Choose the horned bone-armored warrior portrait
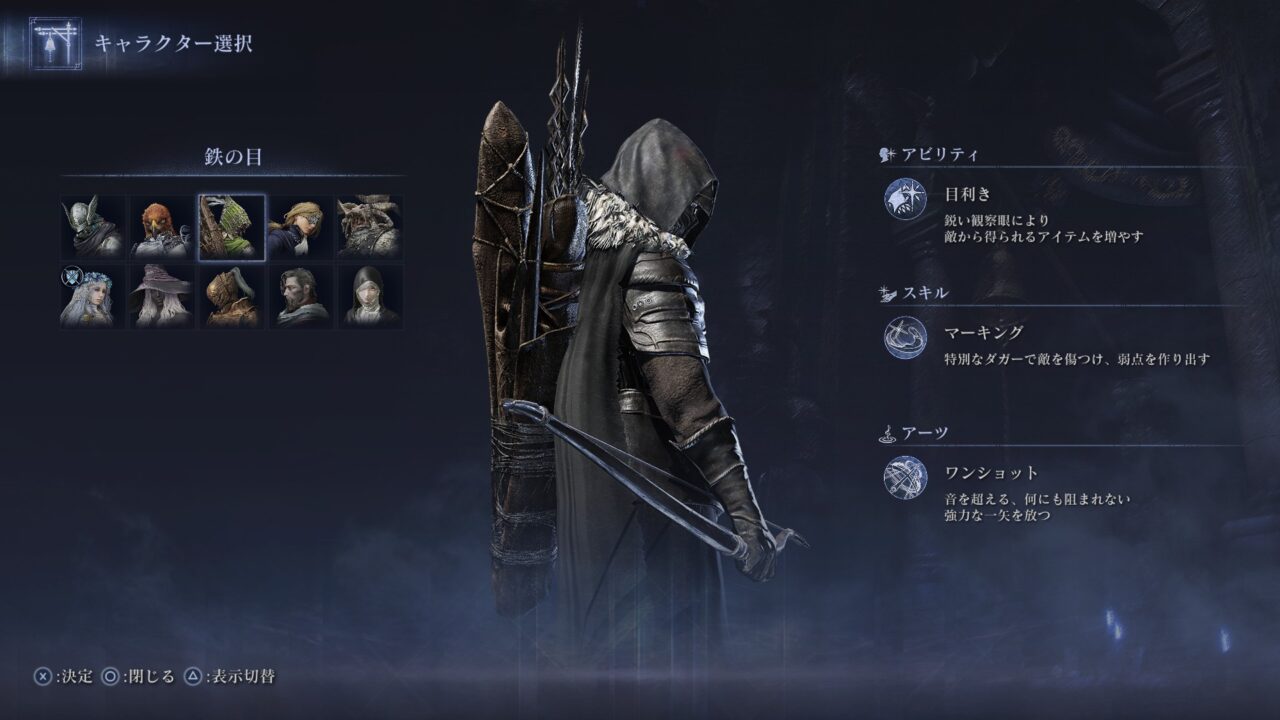This screenshot has width=1280, height=720. [x=369, y=227]
